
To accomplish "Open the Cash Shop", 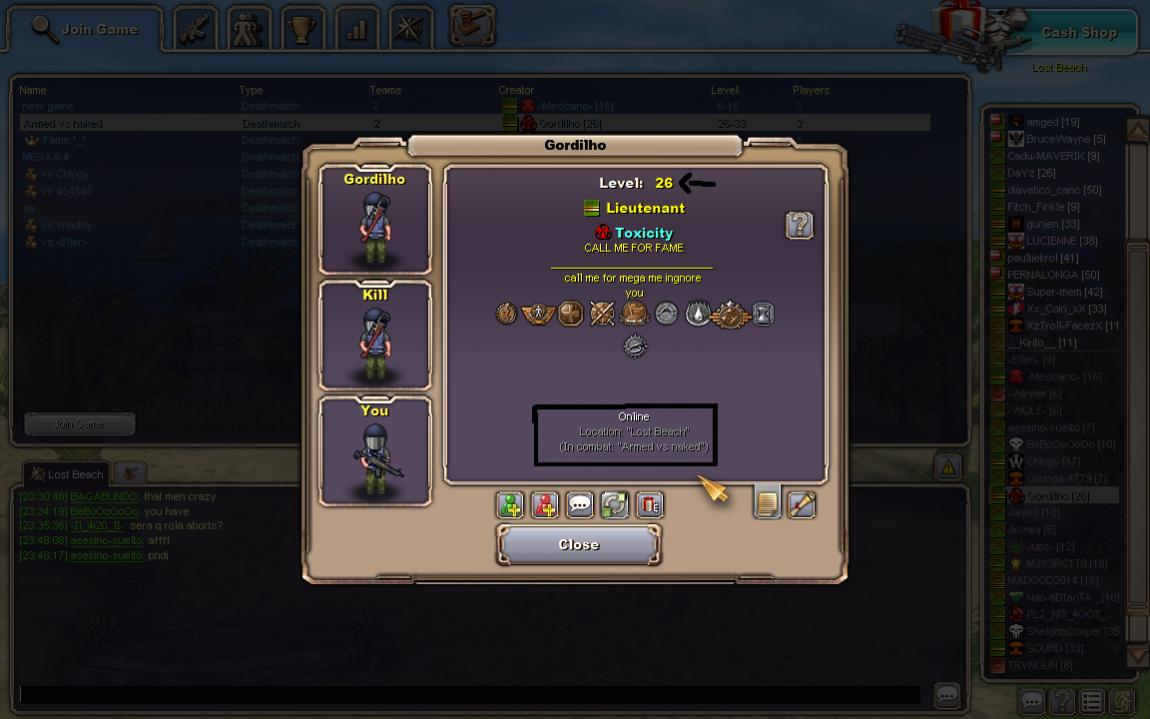I will [x=1078, y=32].
